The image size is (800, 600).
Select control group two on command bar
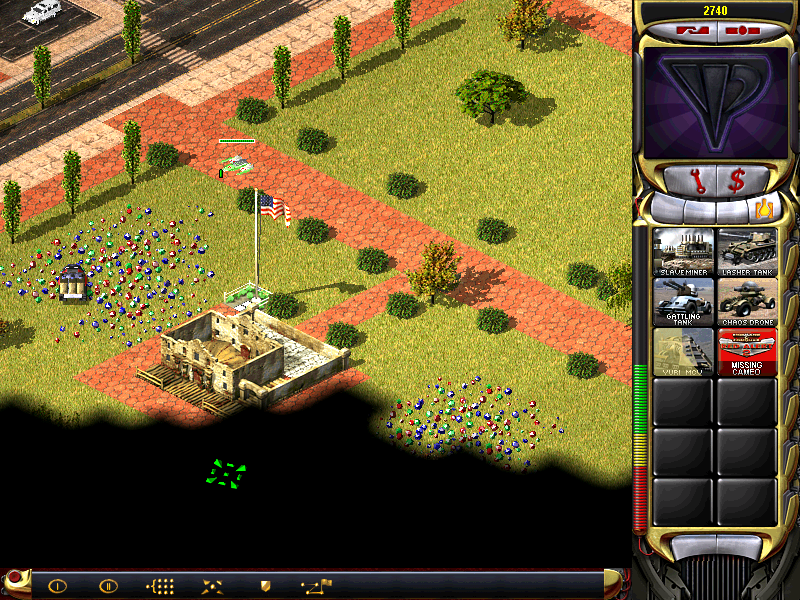[x=108, y=586]
